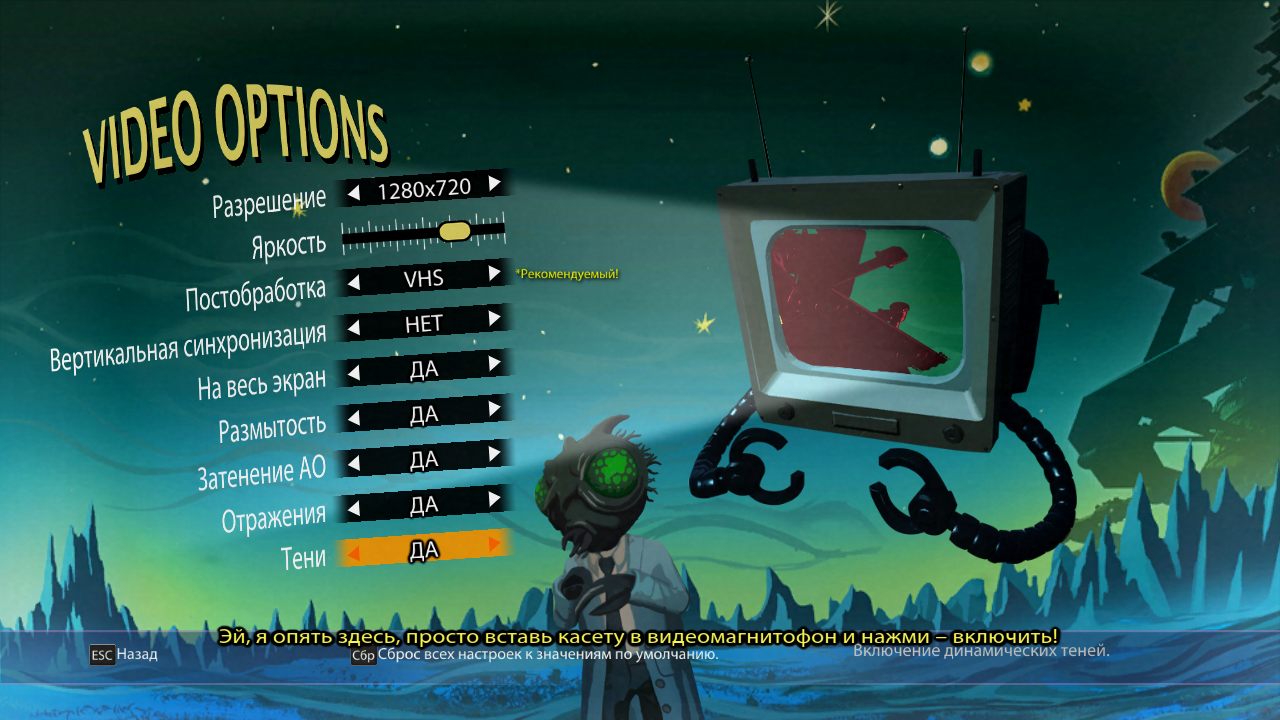Click left arrow of Затенение AO
This screenshot has width=1280, height=720.
coord(354,464)
